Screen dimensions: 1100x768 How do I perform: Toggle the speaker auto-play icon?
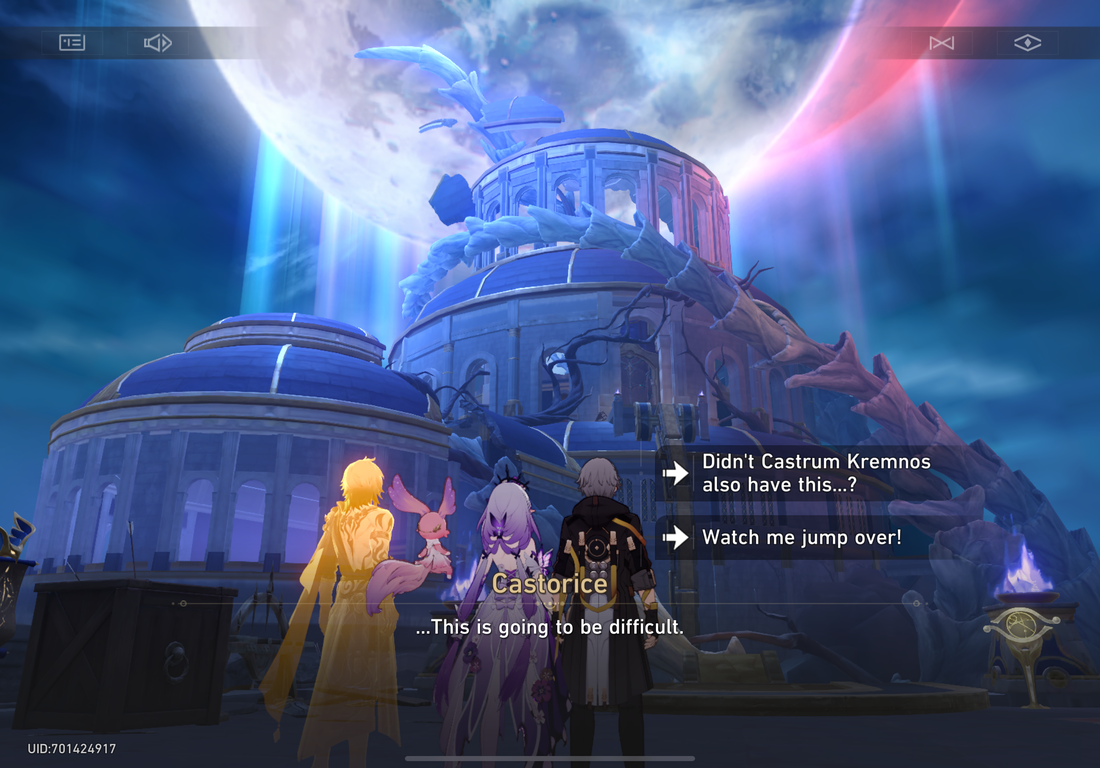158,42
